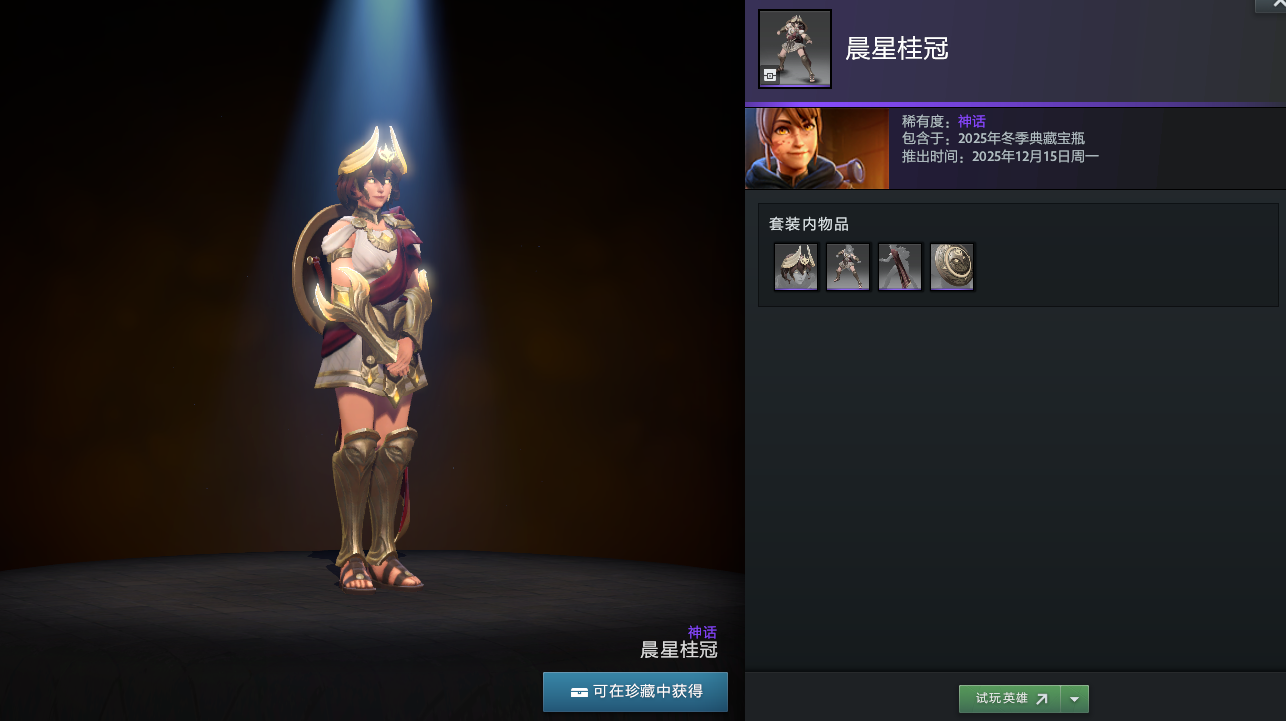Open the dropdown arrow beside 试玩英雄

click(1075, 699)
